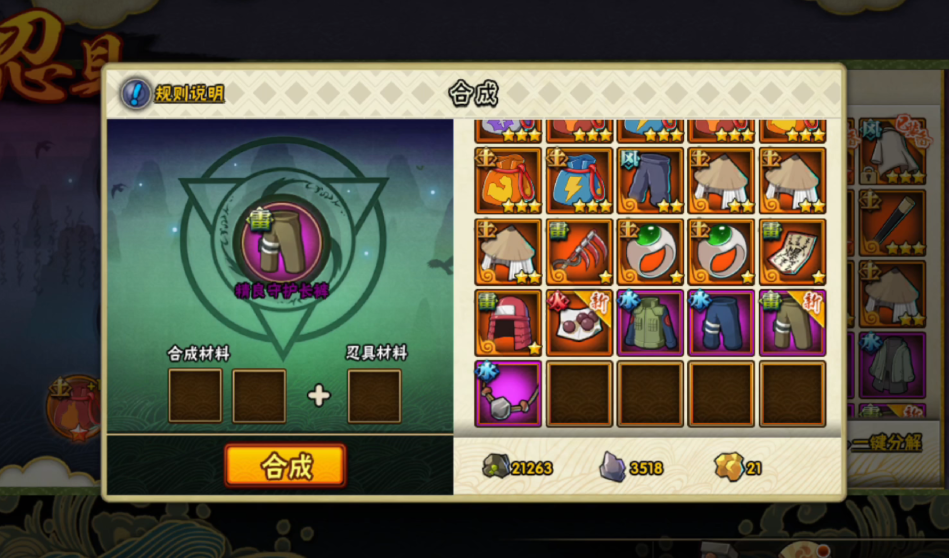Choose the water-element blue pants

721,323
